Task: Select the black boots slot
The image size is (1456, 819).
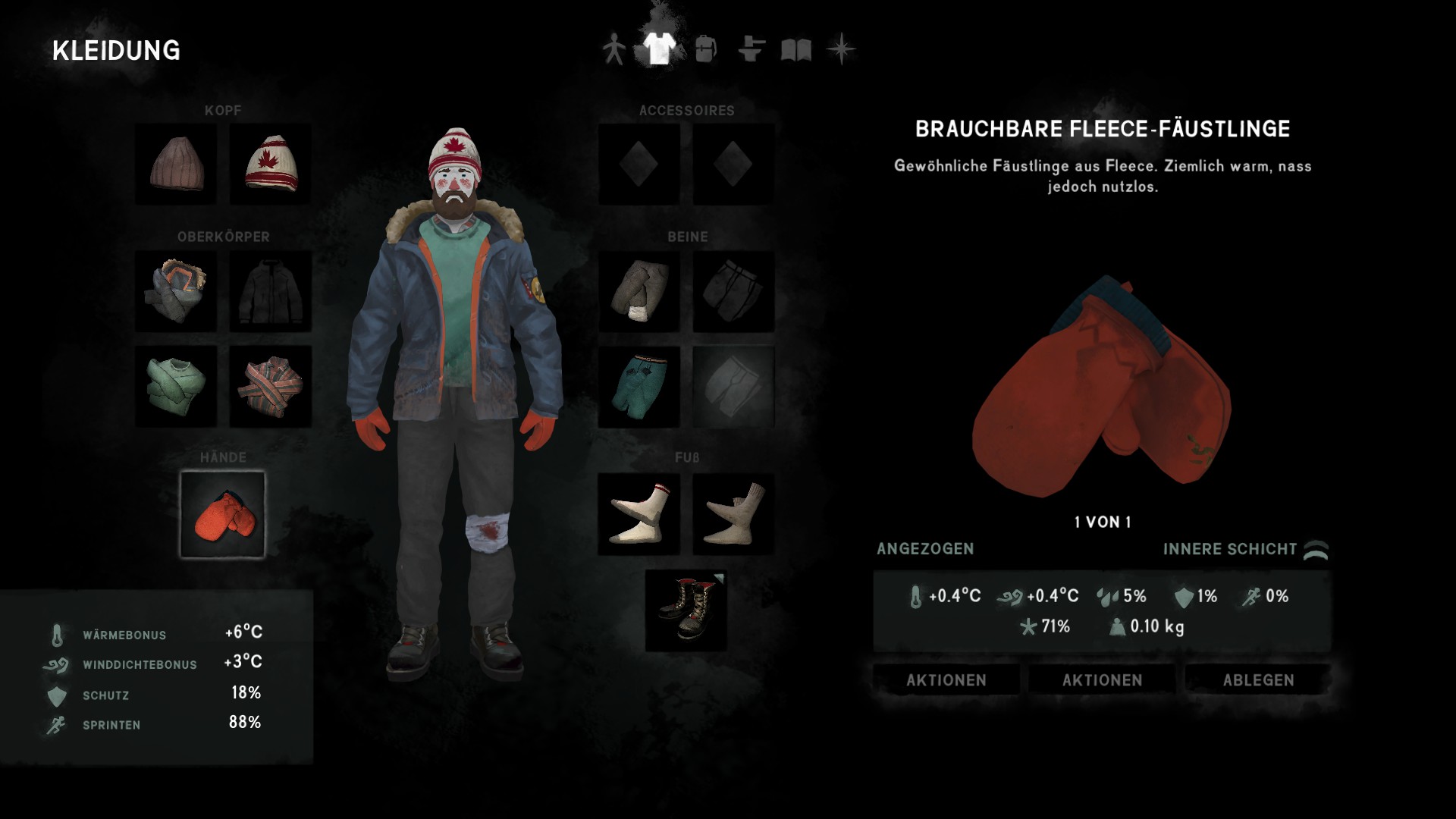Action: 686,610
